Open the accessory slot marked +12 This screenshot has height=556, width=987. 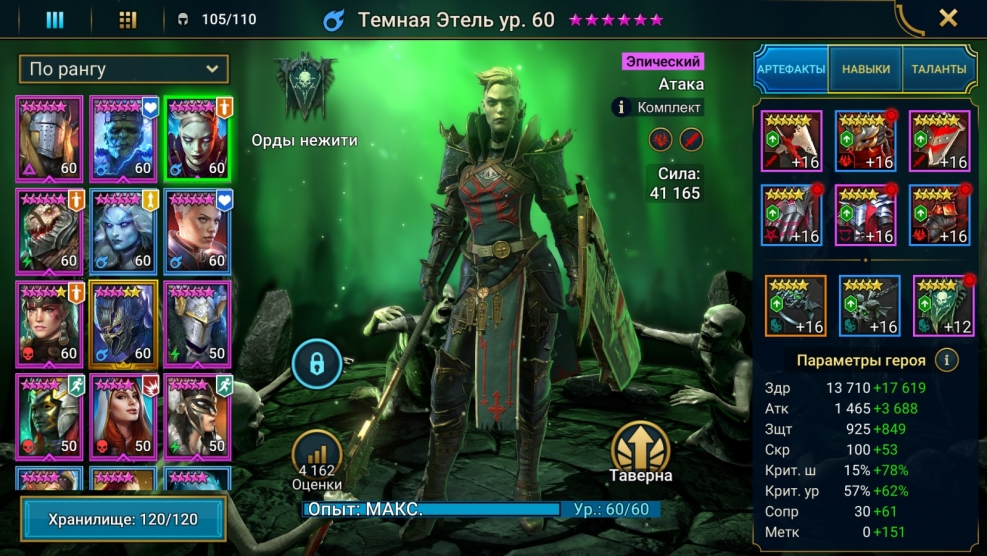[943, 305]
